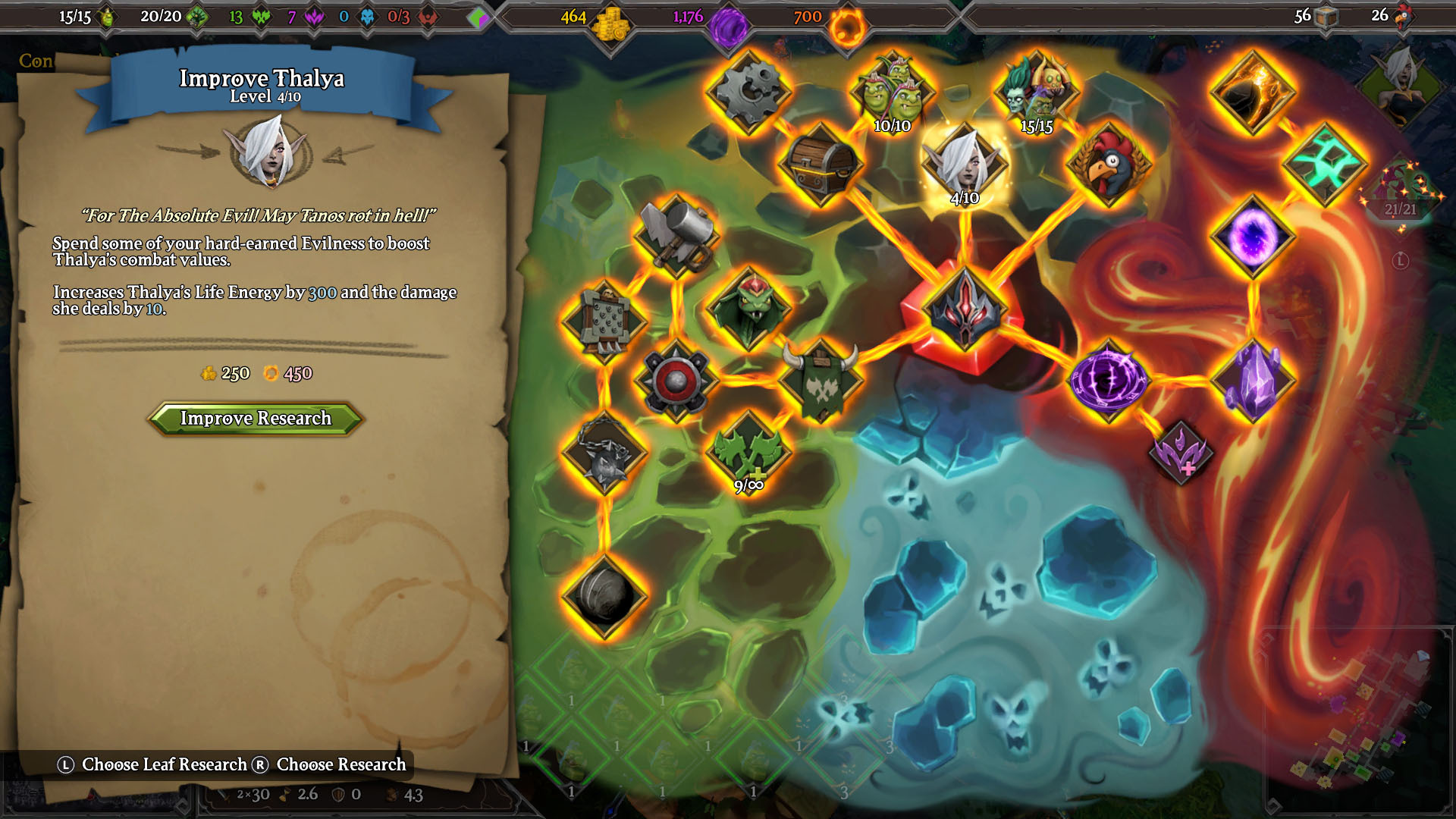The width and height of the screenshot is (1456, 819).
Task: Select the 15/15 horde creatures research node
Action: (1036, 93)
